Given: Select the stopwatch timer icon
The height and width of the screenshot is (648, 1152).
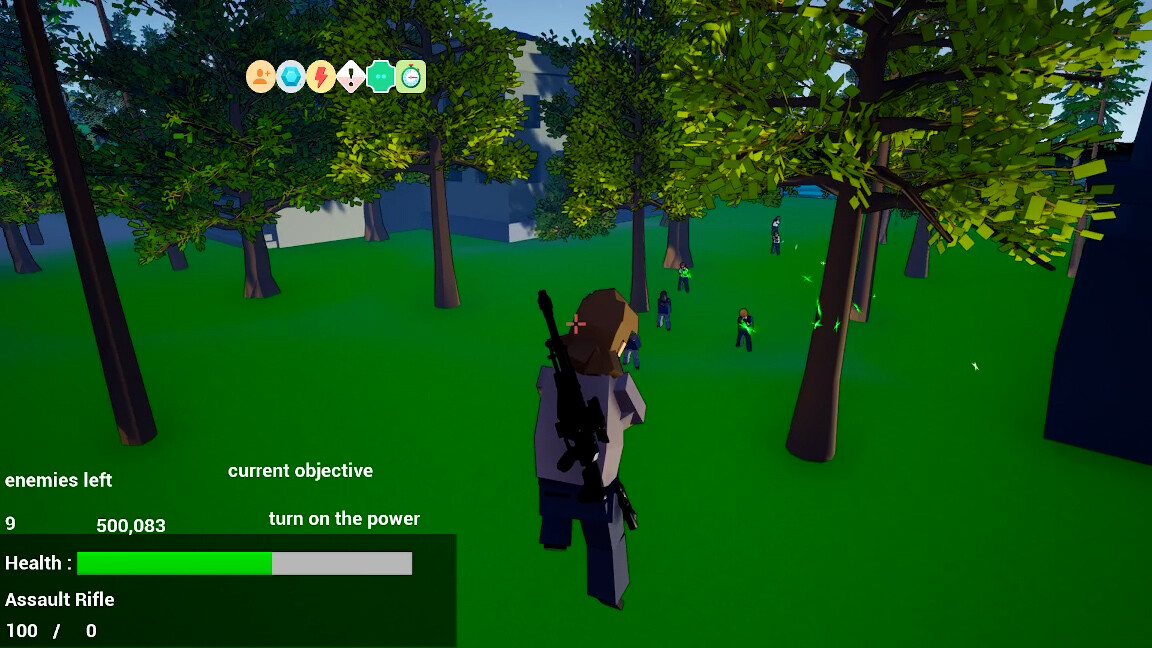Looking at the screenshot, I should point(411,76).
